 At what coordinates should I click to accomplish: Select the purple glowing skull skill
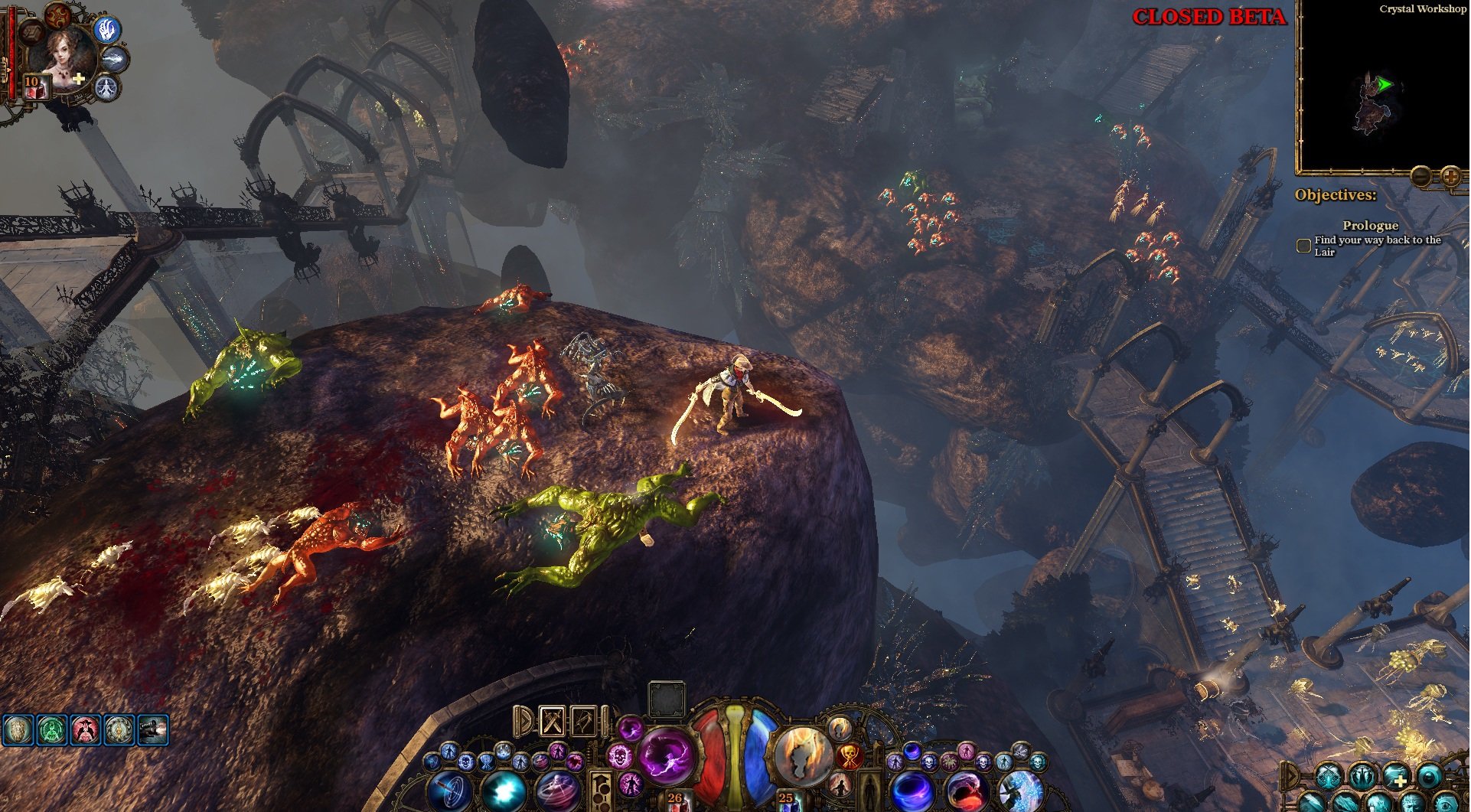(620, 757)
